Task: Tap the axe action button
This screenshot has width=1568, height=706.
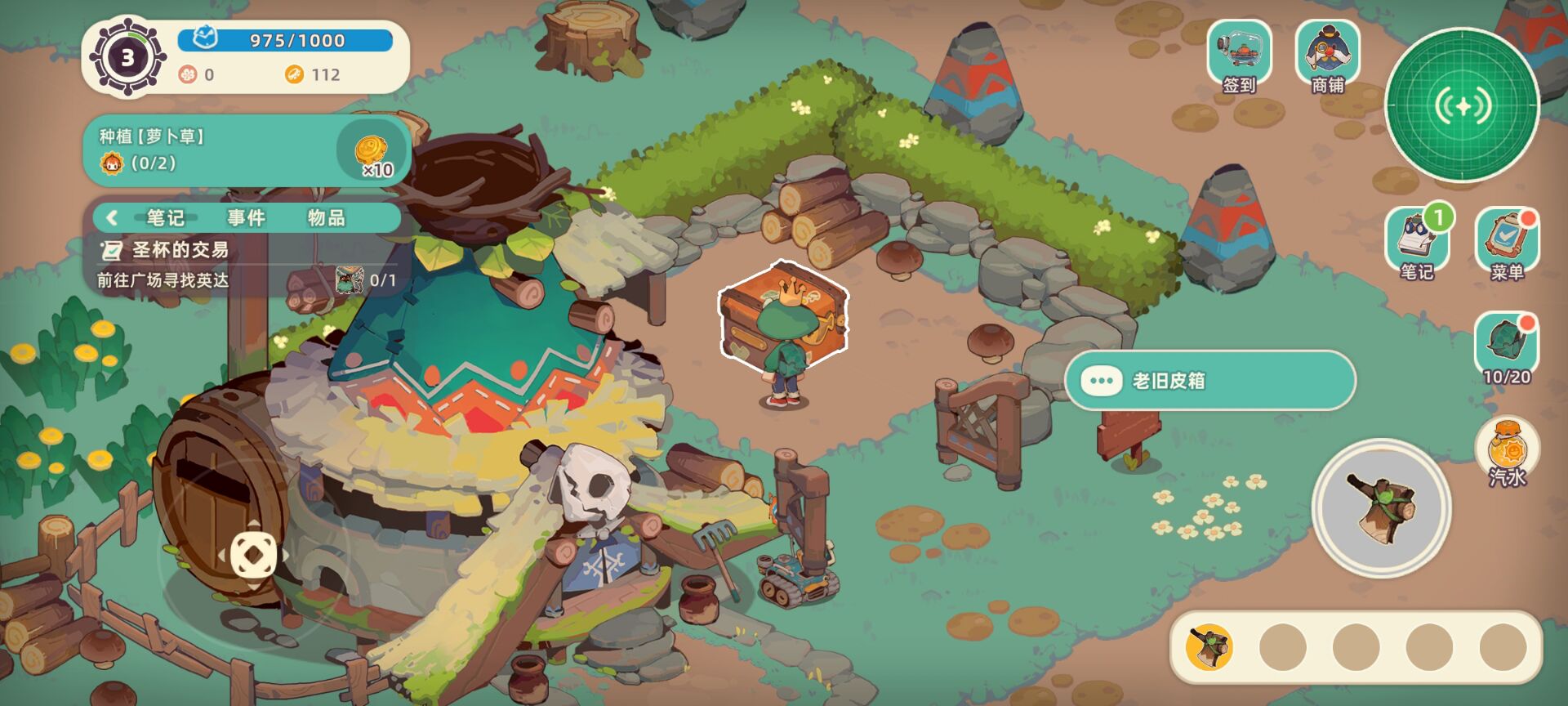Action: 1382,507
